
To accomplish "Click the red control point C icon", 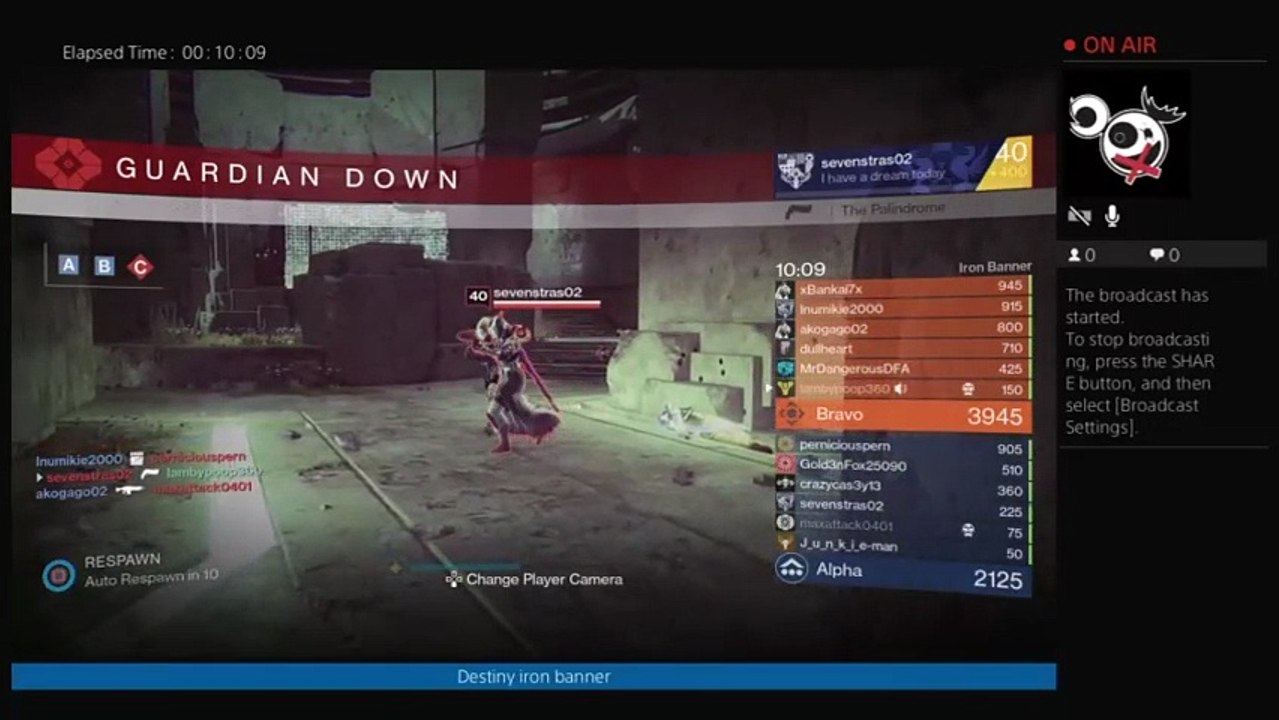I will (140, 267).
